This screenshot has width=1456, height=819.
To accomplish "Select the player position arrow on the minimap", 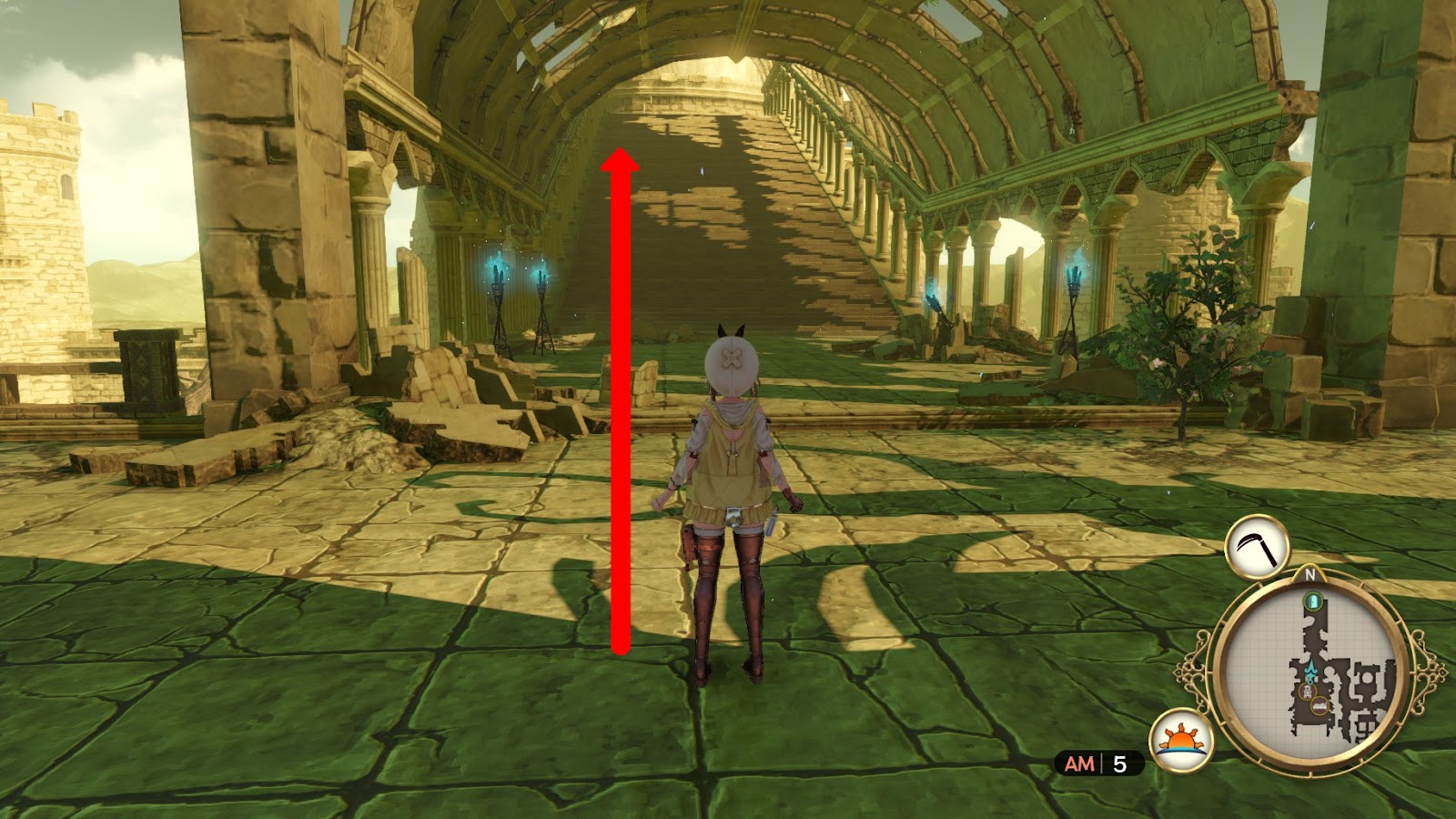I will point(1310,669).
